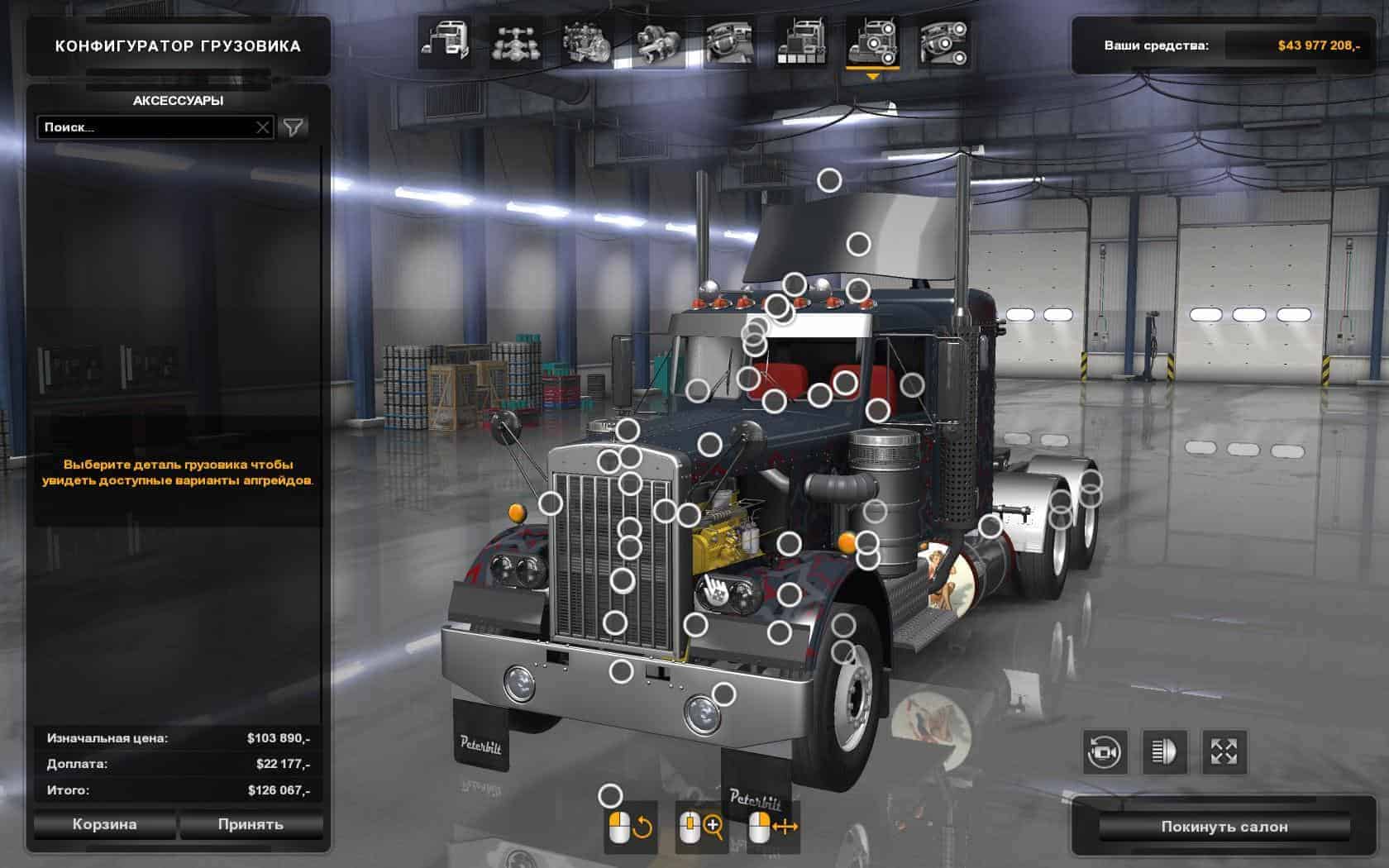The image size is (1389, 868).
Task: Reset the camera view
Action: pyautogui.click(x=1105, y=752)
